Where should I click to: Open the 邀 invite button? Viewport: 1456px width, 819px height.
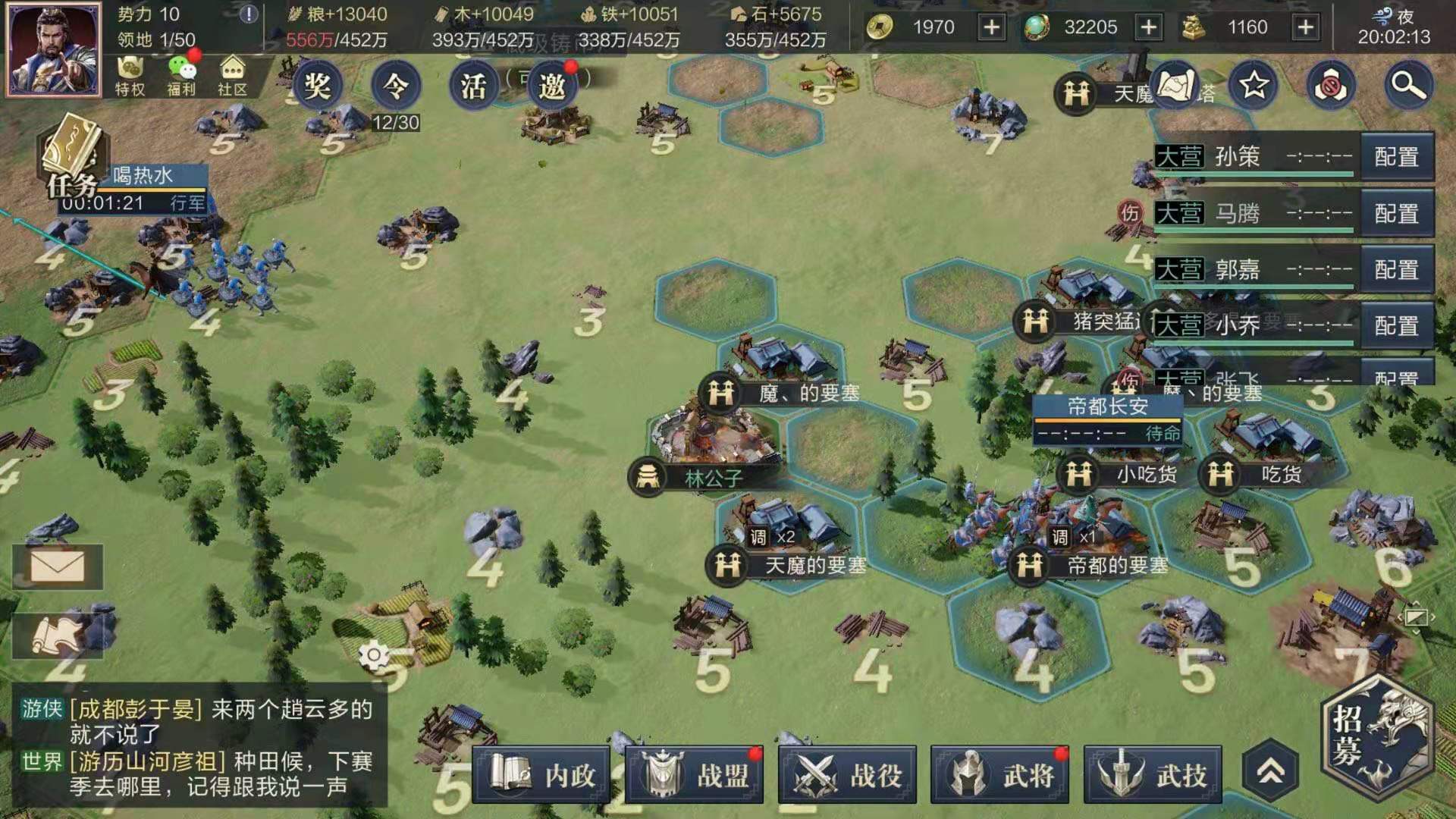coord(551,85)
